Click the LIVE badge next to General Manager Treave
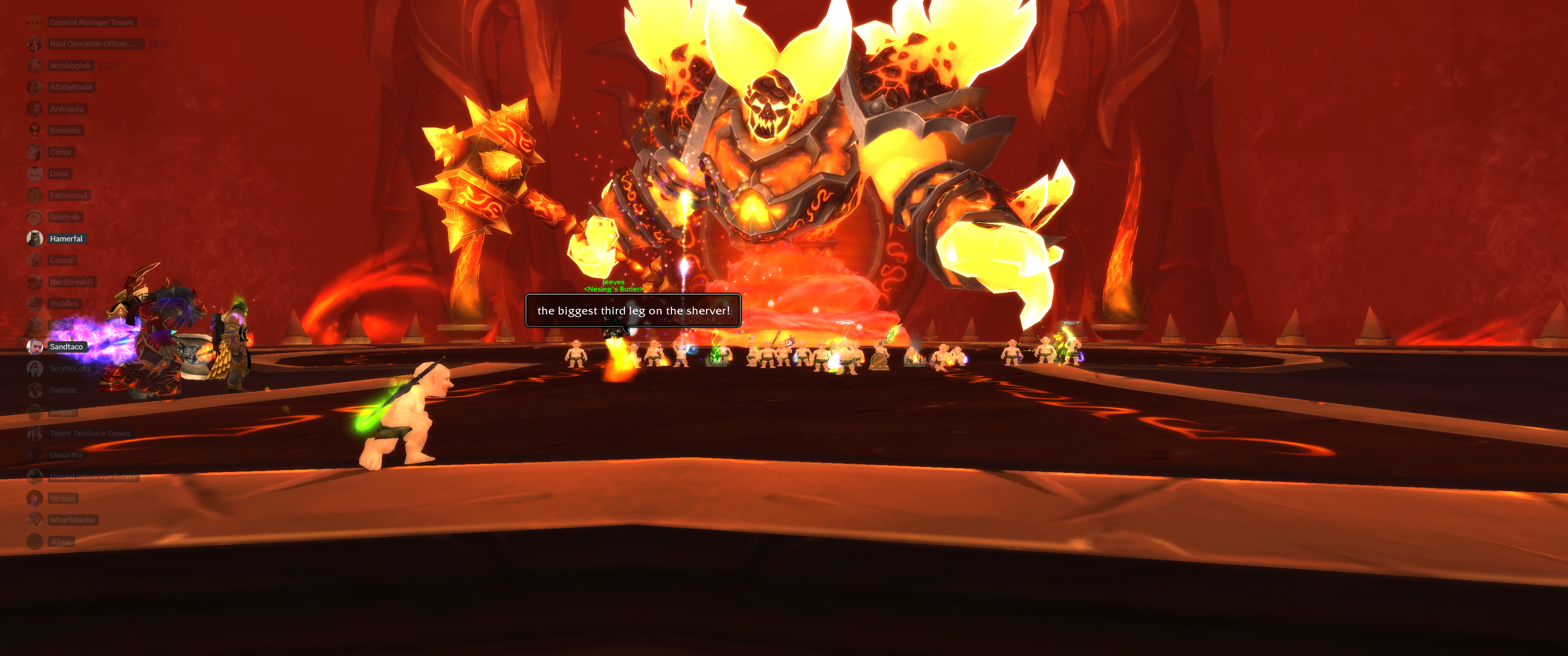Screen dimensions: 1568x656 tap(152, 22)
